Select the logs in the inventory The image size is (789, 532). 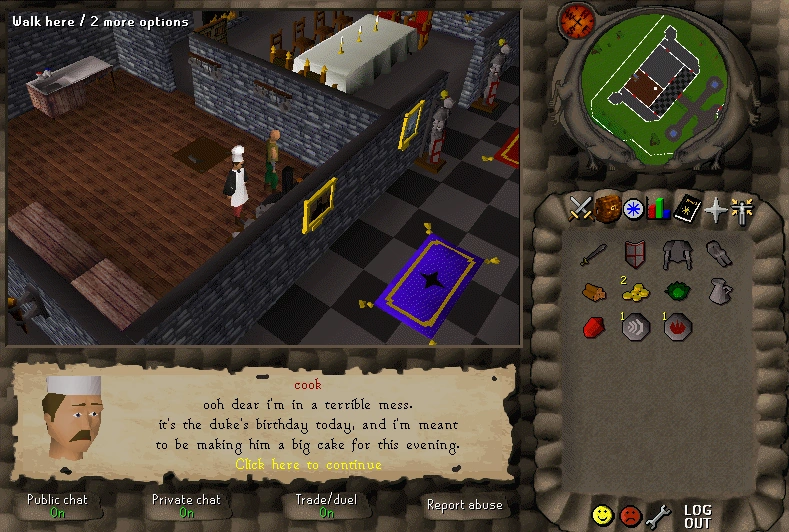click(x=594, y=291)
